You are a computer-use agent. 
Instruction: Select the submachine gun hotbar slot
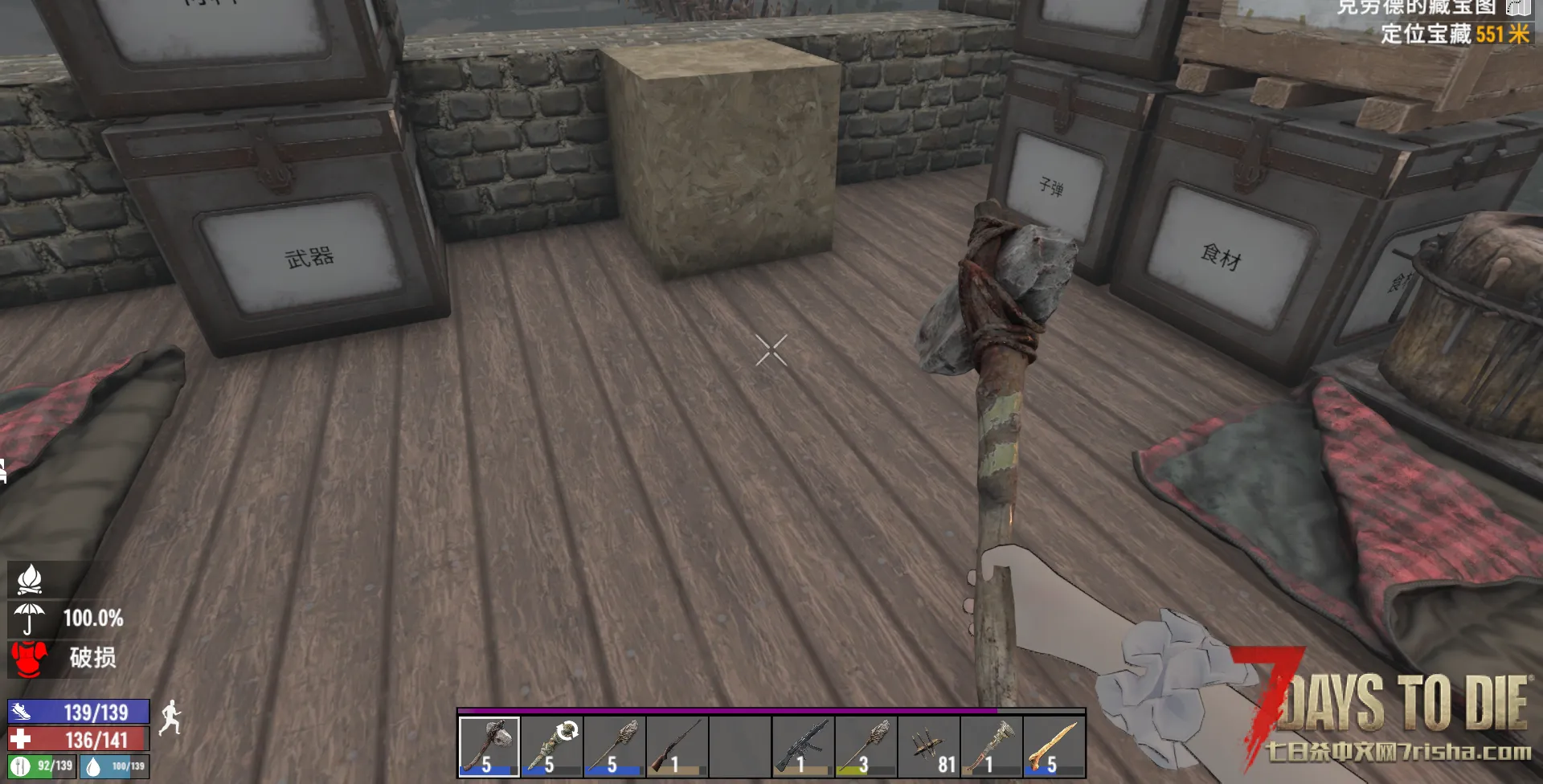point(802,746)
